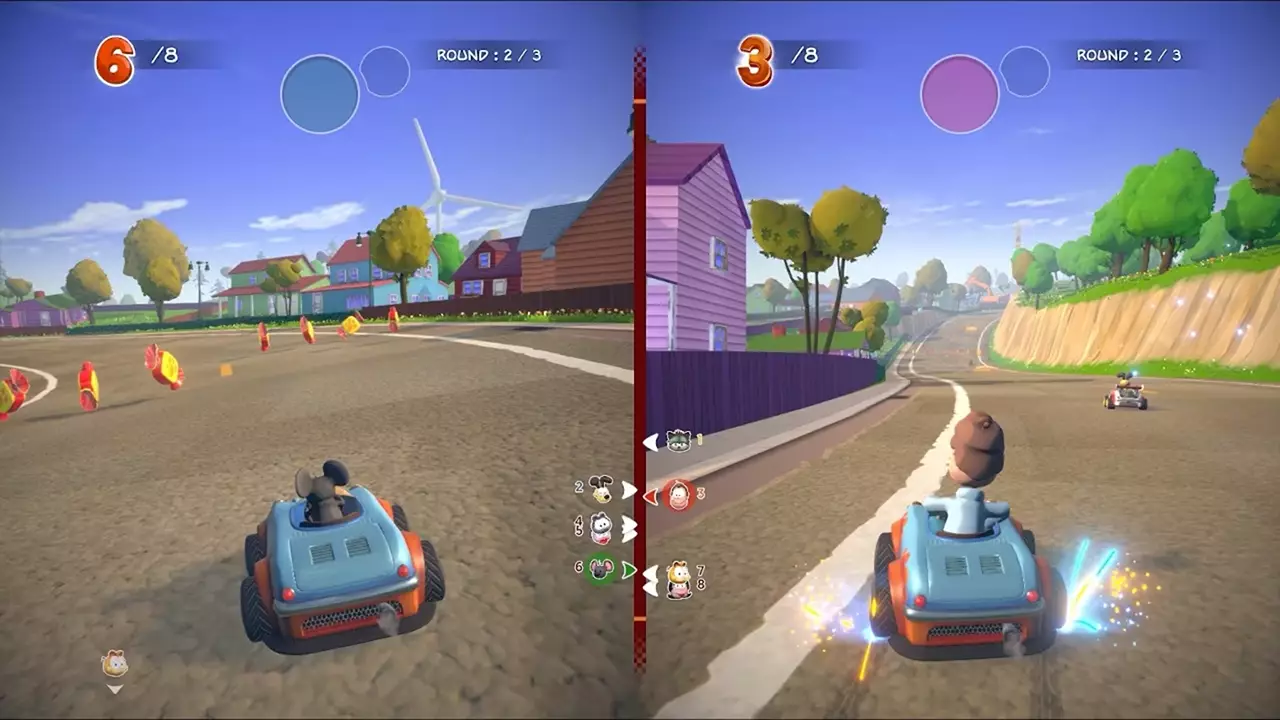Select Nermal's first-place portrait icon
Viewport: 1280px width, 720px height.
pos(678,441)
